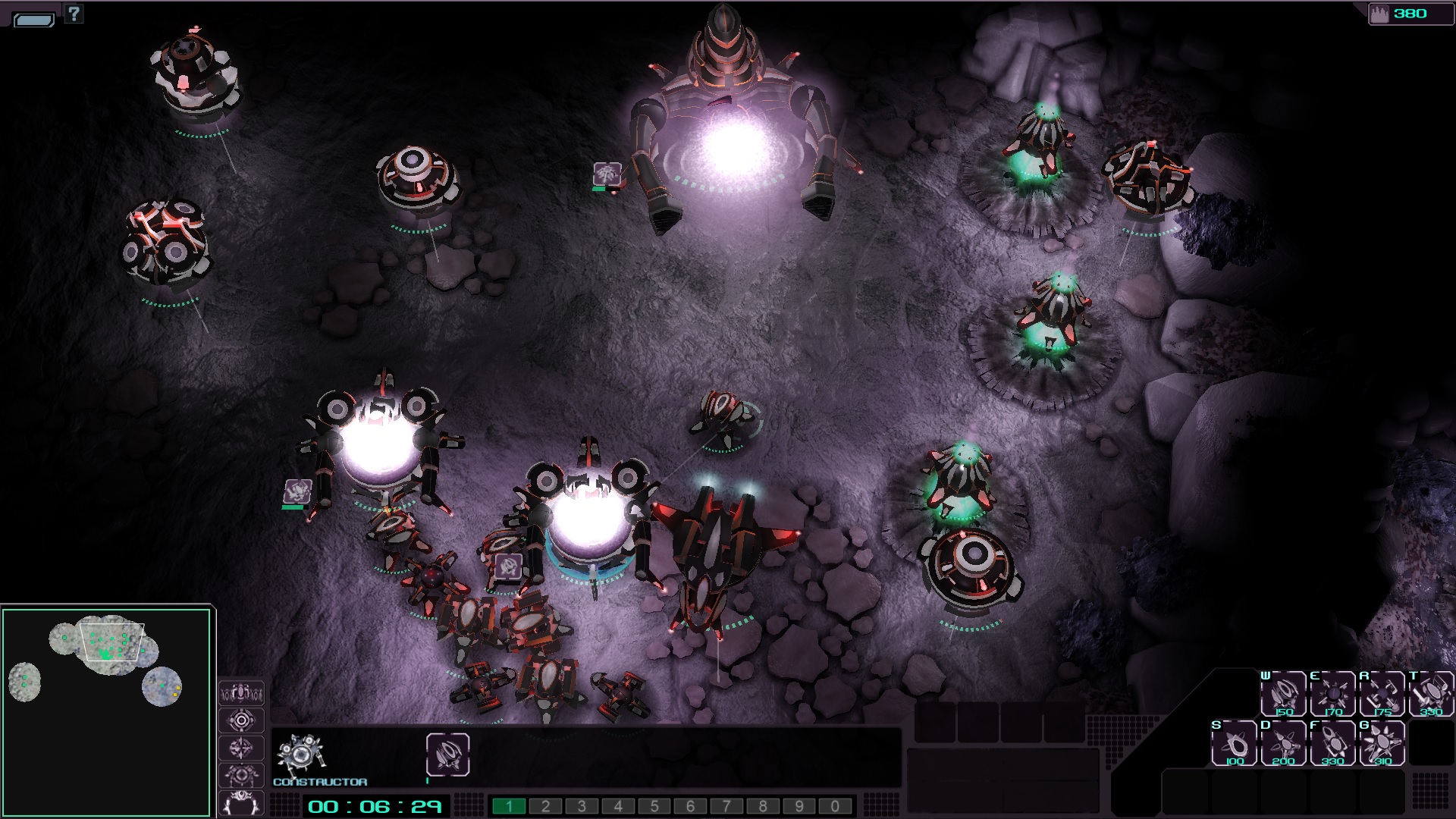Pick the T-labeled 330-cost build option

(1431, 693)
